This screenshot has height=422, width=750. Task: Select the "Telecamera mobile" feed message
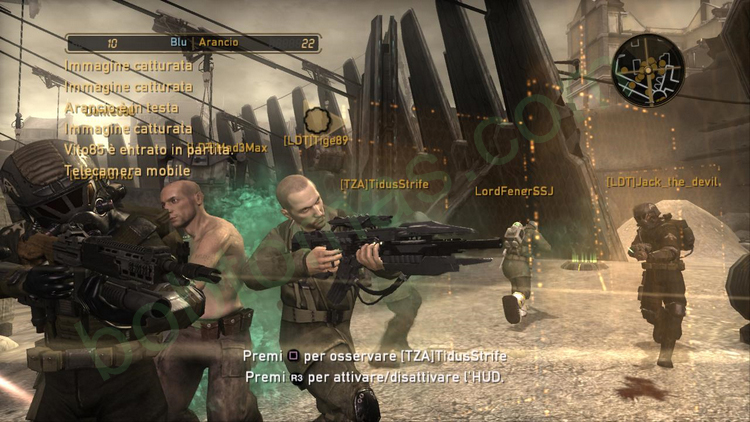(127, 171)
